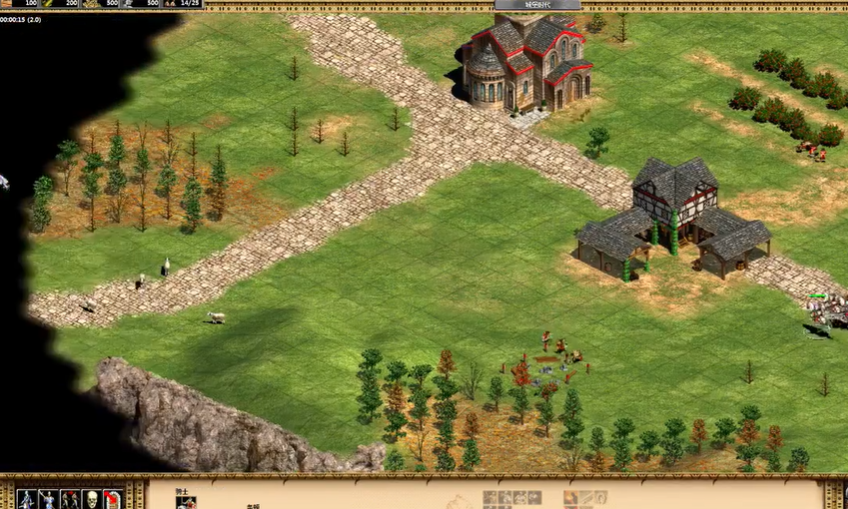Click the age indicator banner at top

[538, 5]
